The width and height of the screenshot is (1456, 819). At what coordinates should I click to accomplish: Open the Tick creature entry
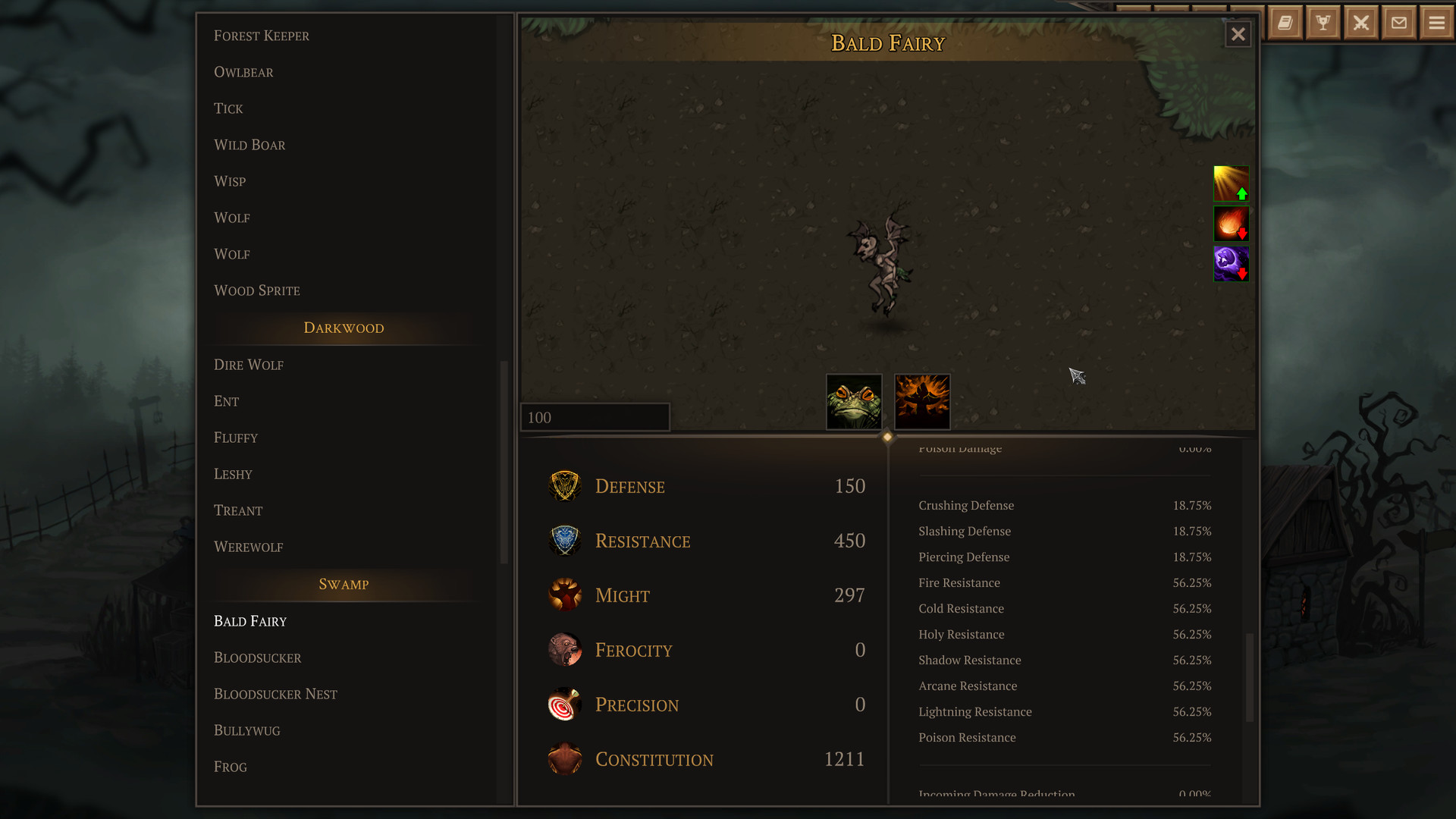[228, 108]
